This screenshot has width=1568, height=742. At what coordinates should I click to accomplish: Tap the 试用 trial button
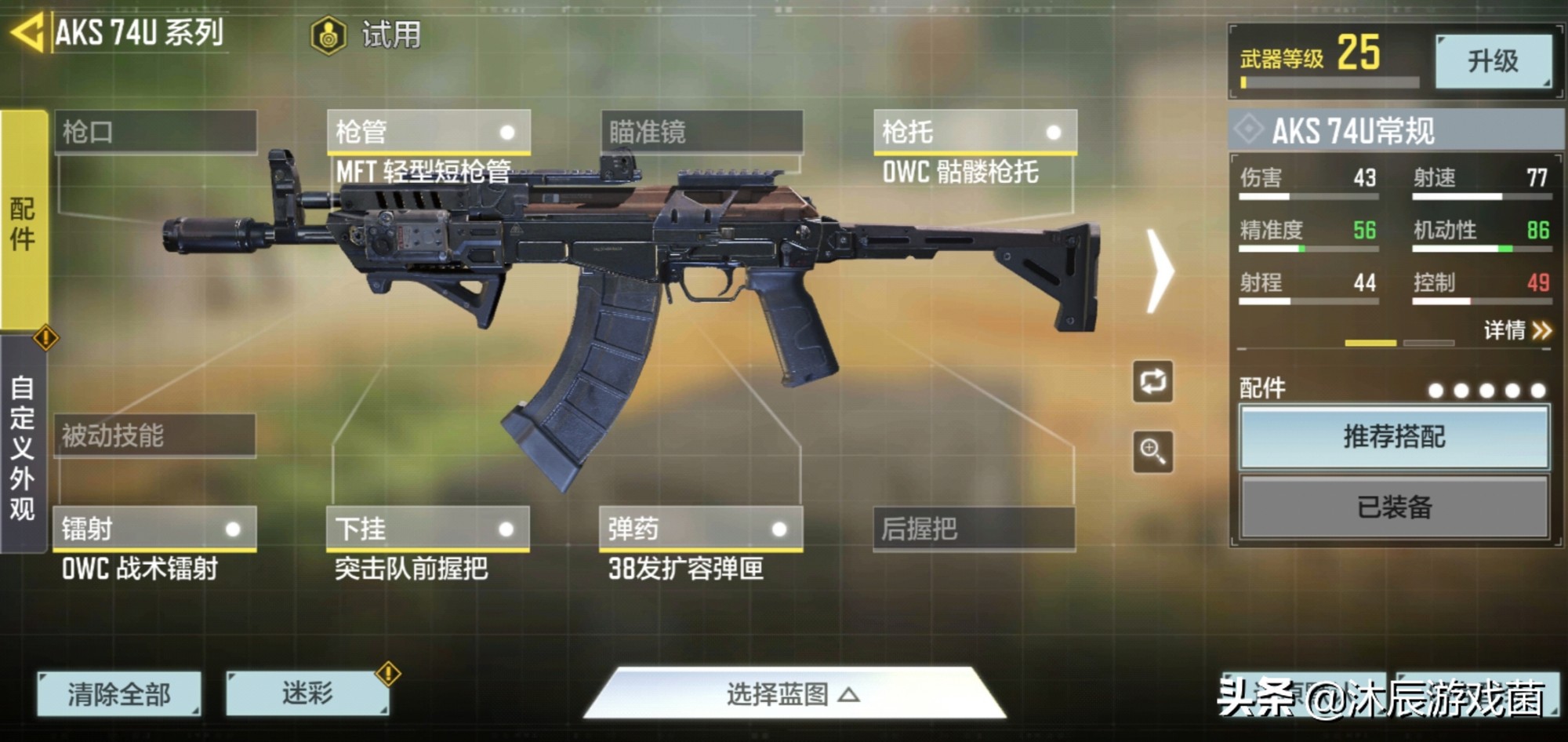[x=367, y=35]
